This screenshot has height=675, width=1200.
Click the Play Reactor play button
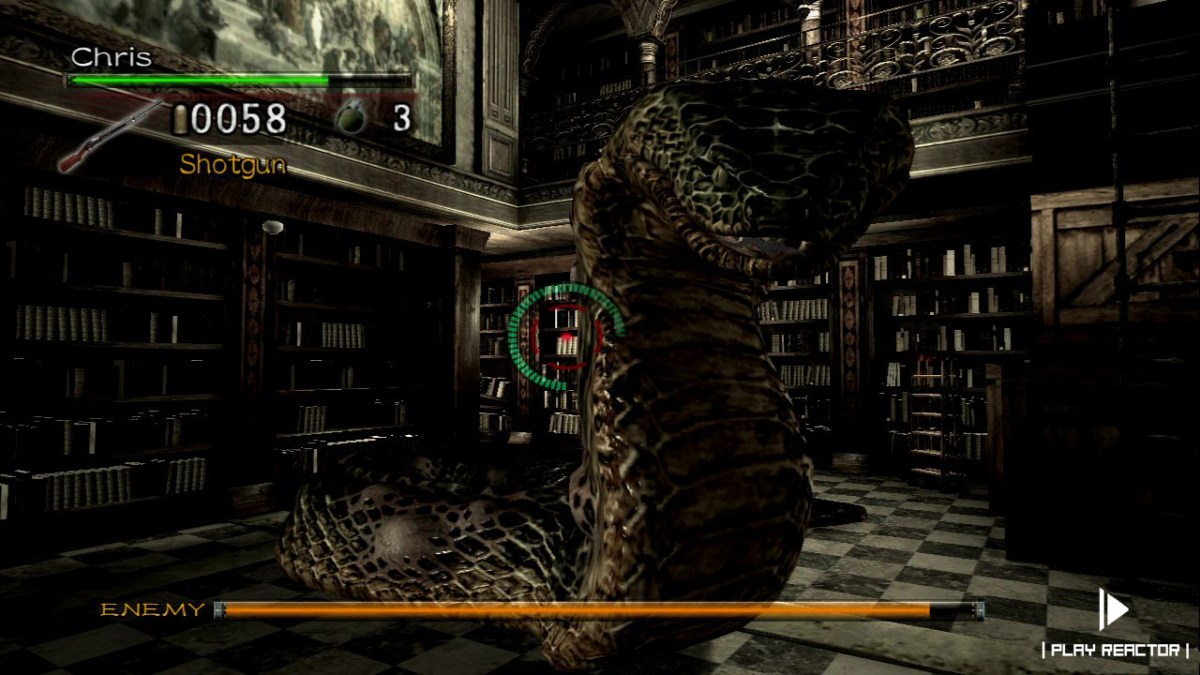[x=1113, y=609]
